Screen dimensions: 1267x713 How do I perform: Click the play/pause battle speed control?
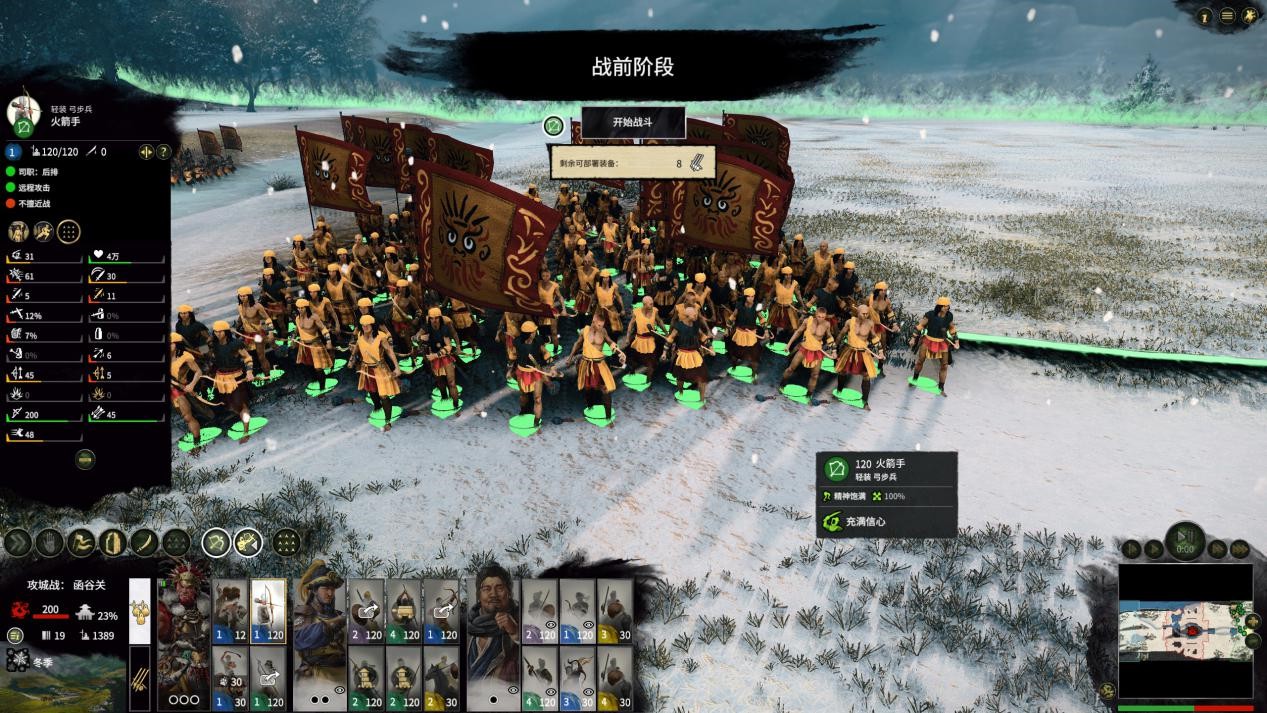pyautogui.click(x=1185, y=540)
